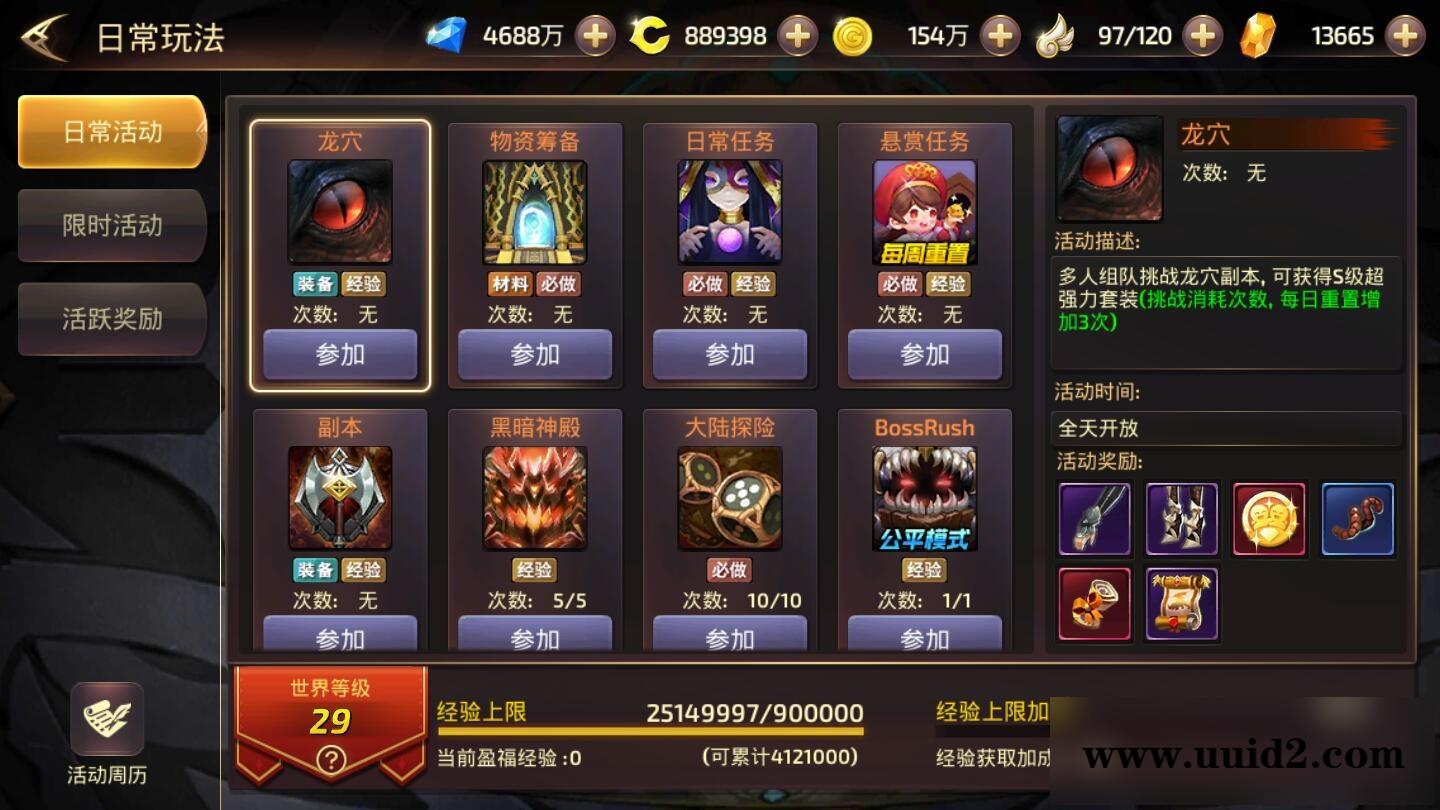Image resolution: width=1440 pixels, height=810 pixels.
Task: Click the 副本 dungeon axe icon
Action: pyautogui.click(x=339, y=495)
